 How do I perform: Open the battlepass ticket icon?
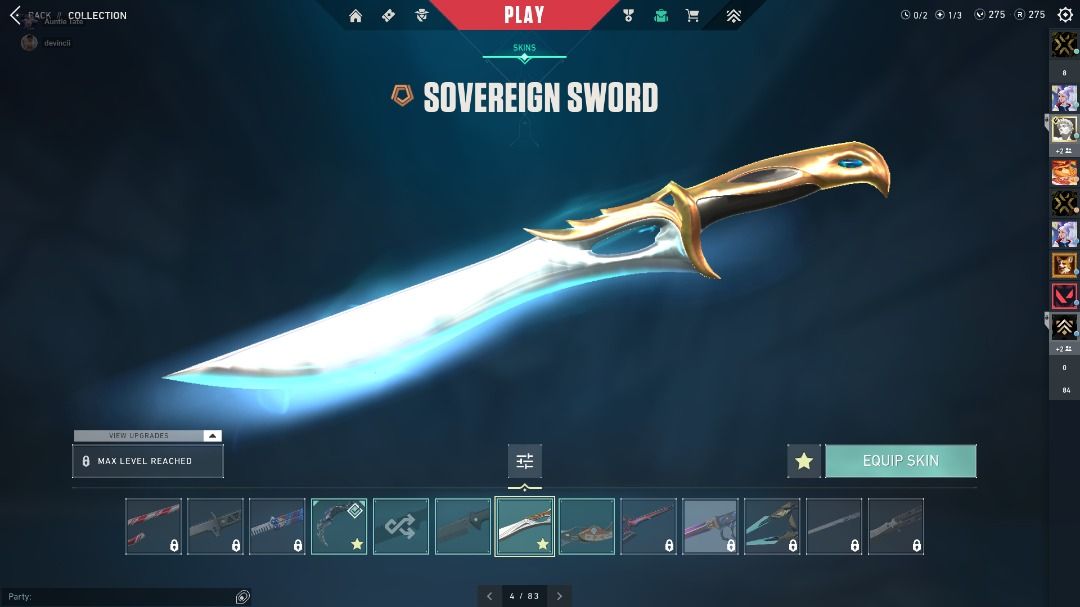click(388, 15)
